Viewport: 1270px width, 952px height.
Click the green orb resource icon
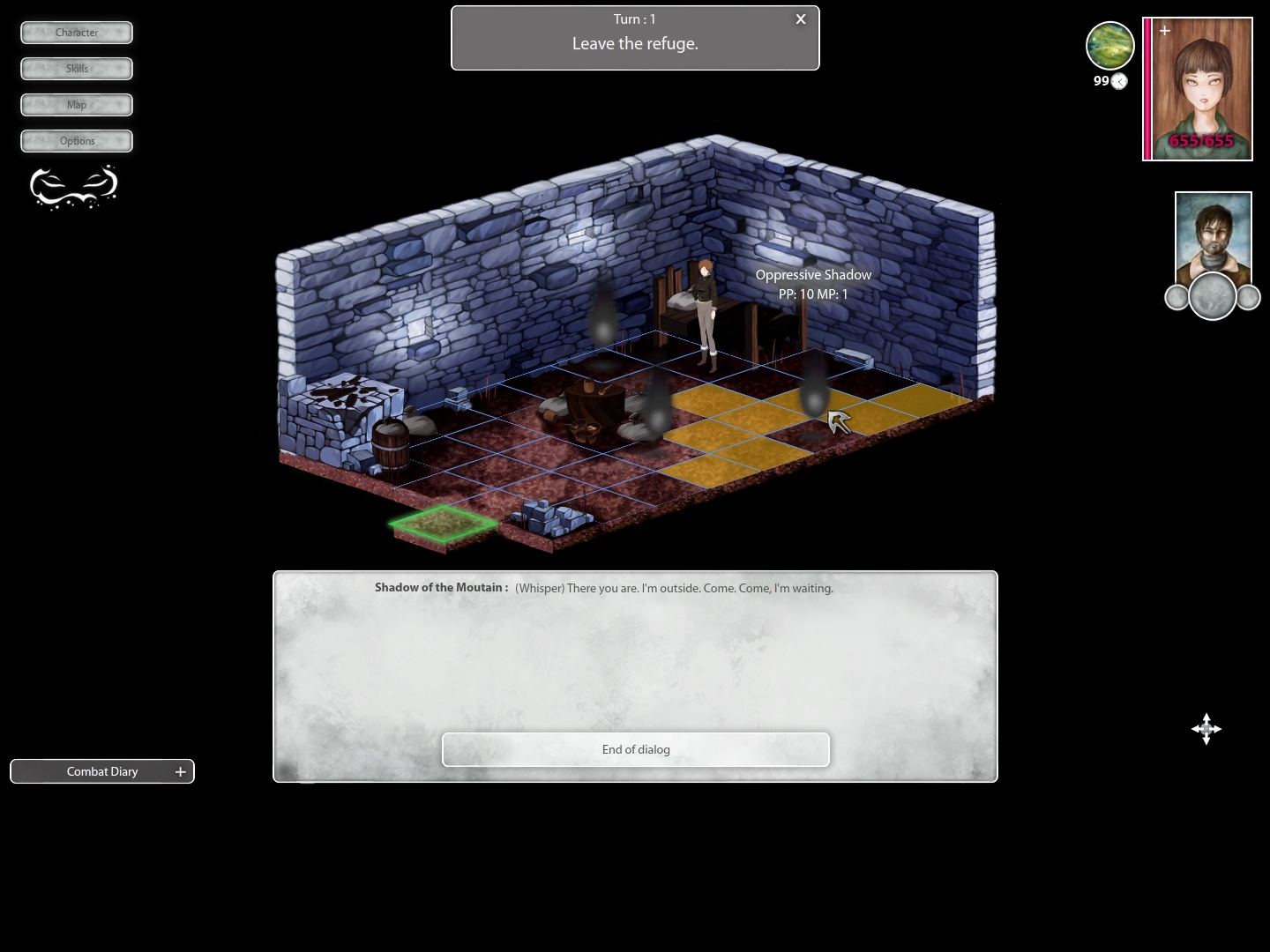(x=1109, y=45)
